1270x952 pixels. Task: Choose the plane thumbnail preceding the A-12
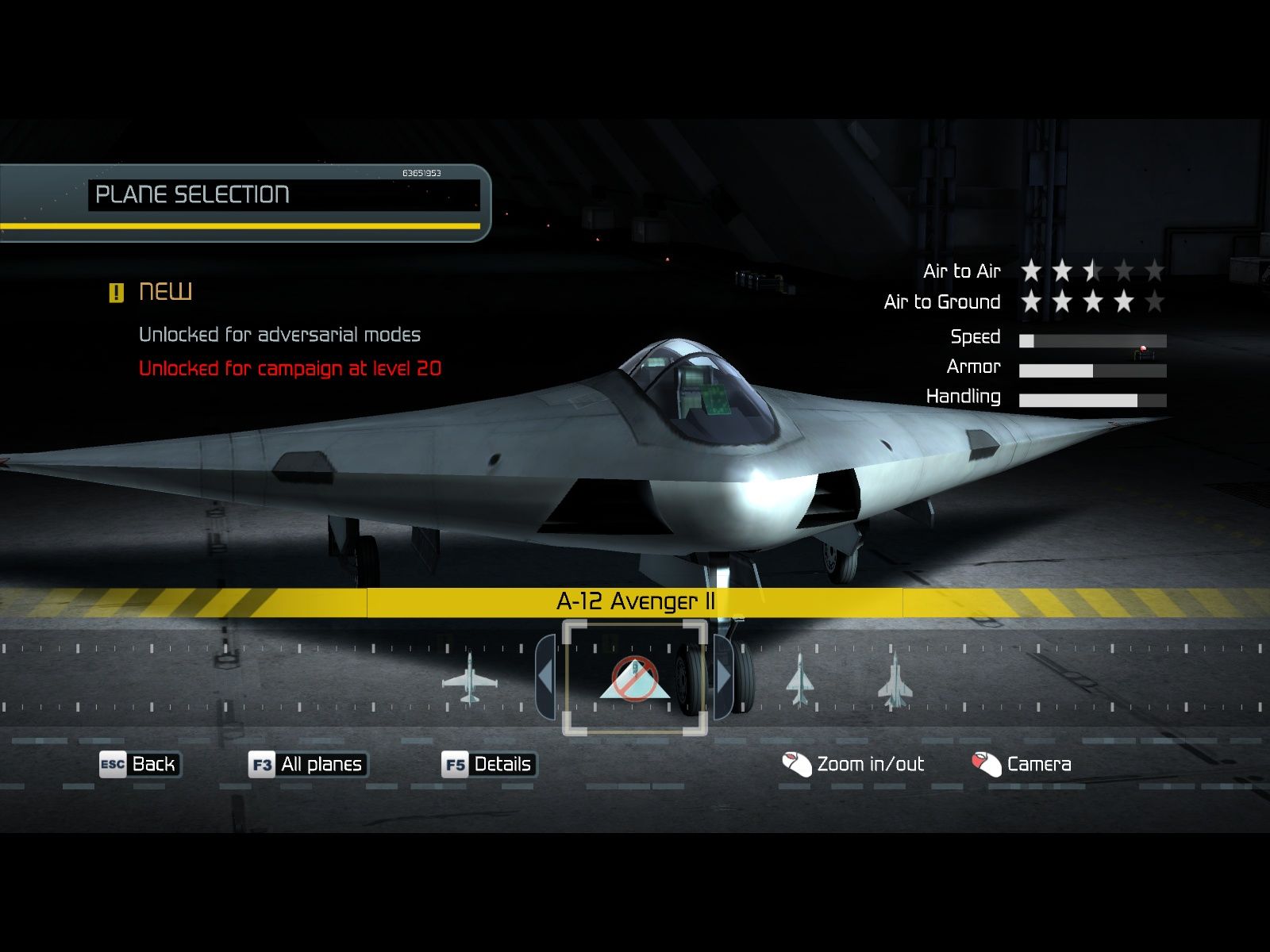[x=470, y=679]
